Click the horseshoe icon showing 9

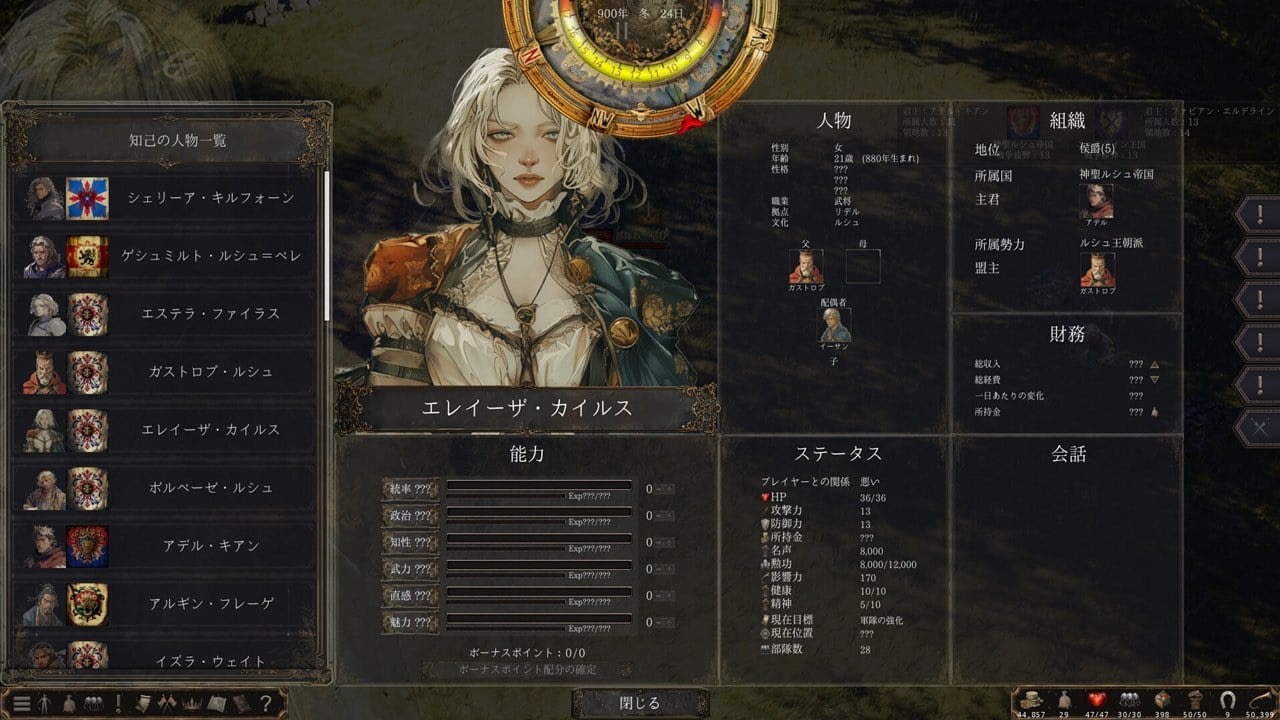point(1228,700)
